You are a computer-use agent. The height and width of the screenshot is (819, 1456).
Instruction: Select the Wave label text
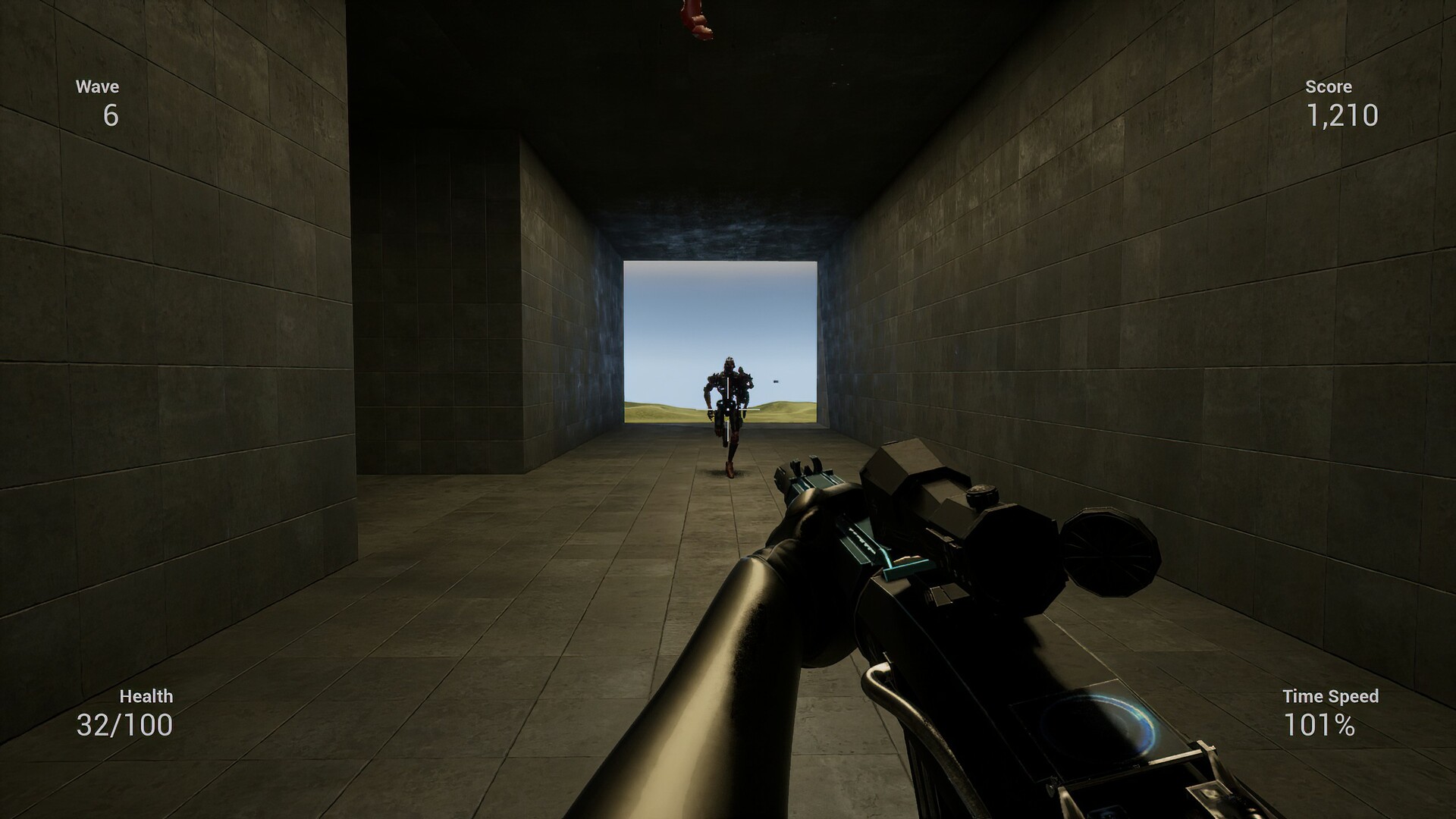click(97, 86)
